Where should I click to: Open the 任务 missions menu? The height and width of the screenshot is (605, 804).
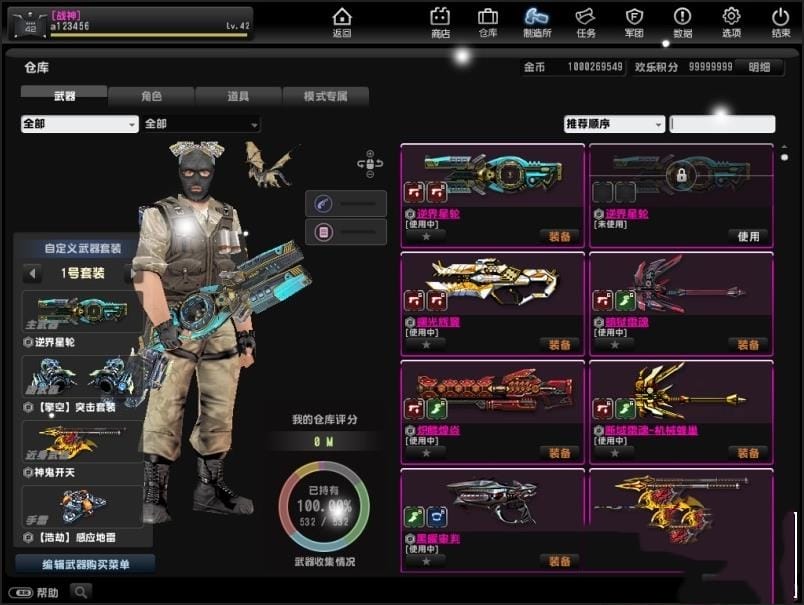click(x=585, y=22)
